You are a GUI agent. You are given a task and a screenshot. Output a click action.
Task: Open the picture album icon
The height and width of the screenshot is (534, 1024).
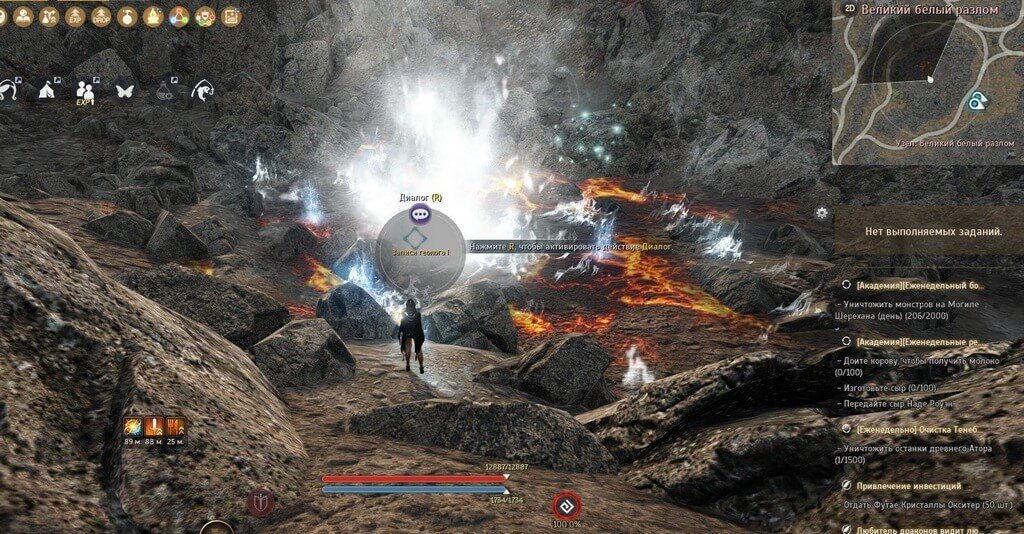[231, 17]
